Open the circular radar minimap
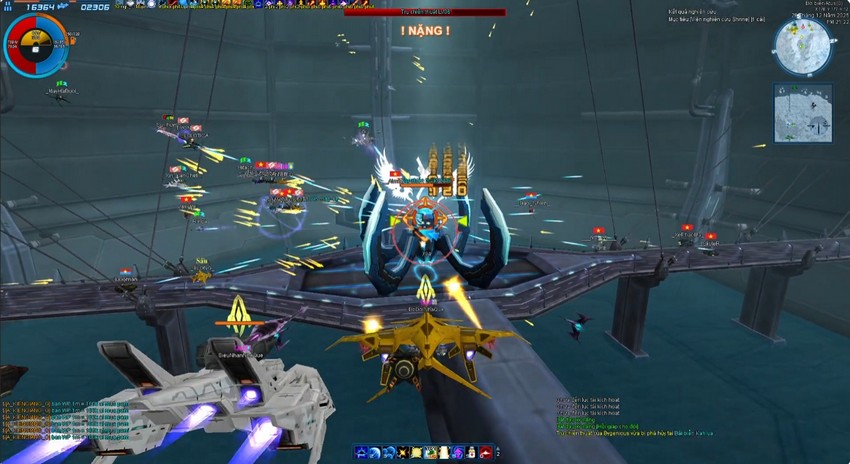Image resolution: width=850 pixels, height=464 pixels. click(x=802, y=46)
